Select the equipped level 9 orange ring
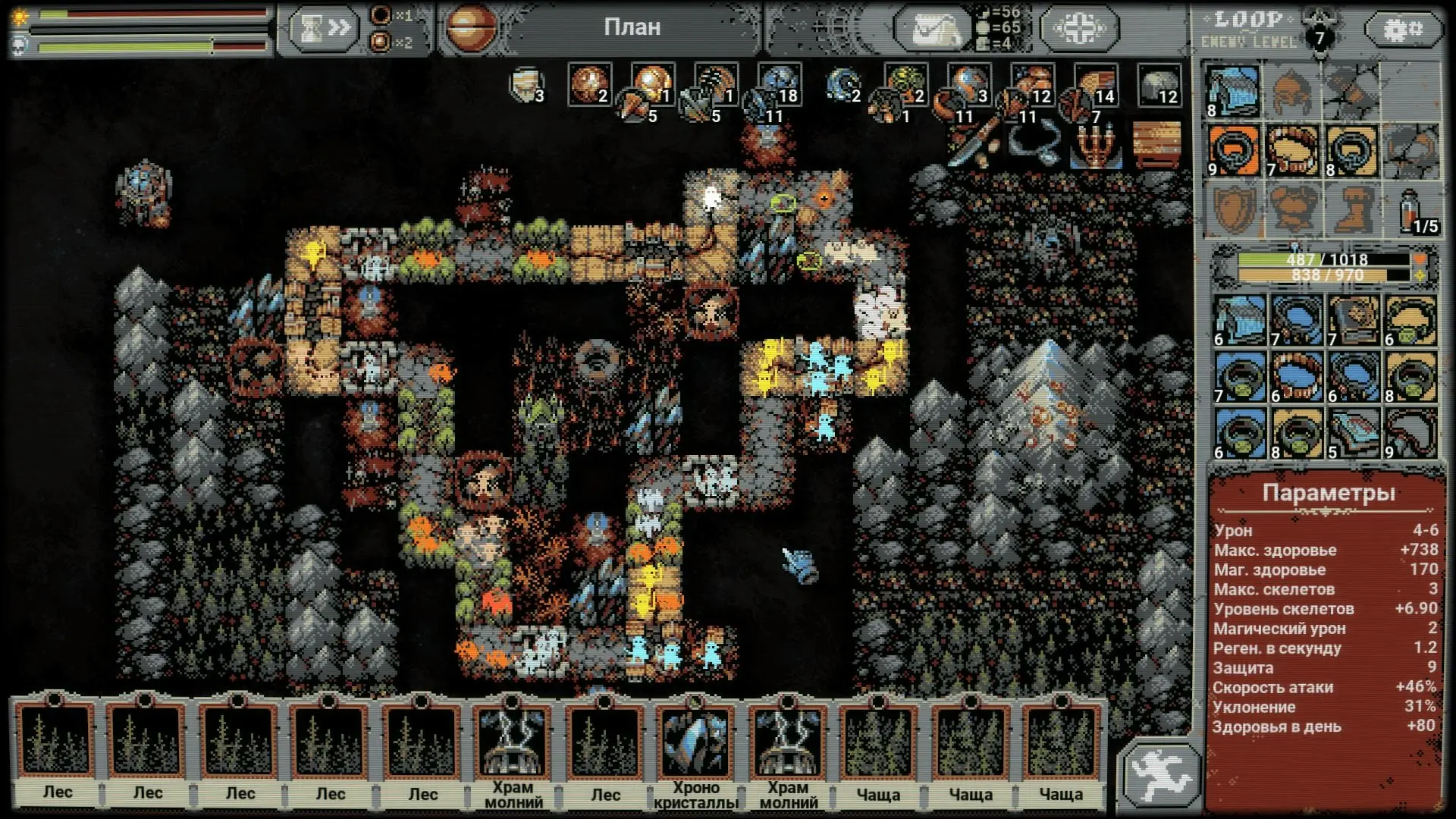Viewport: 1456px width, 819px height. click(x=1233, y=151)
